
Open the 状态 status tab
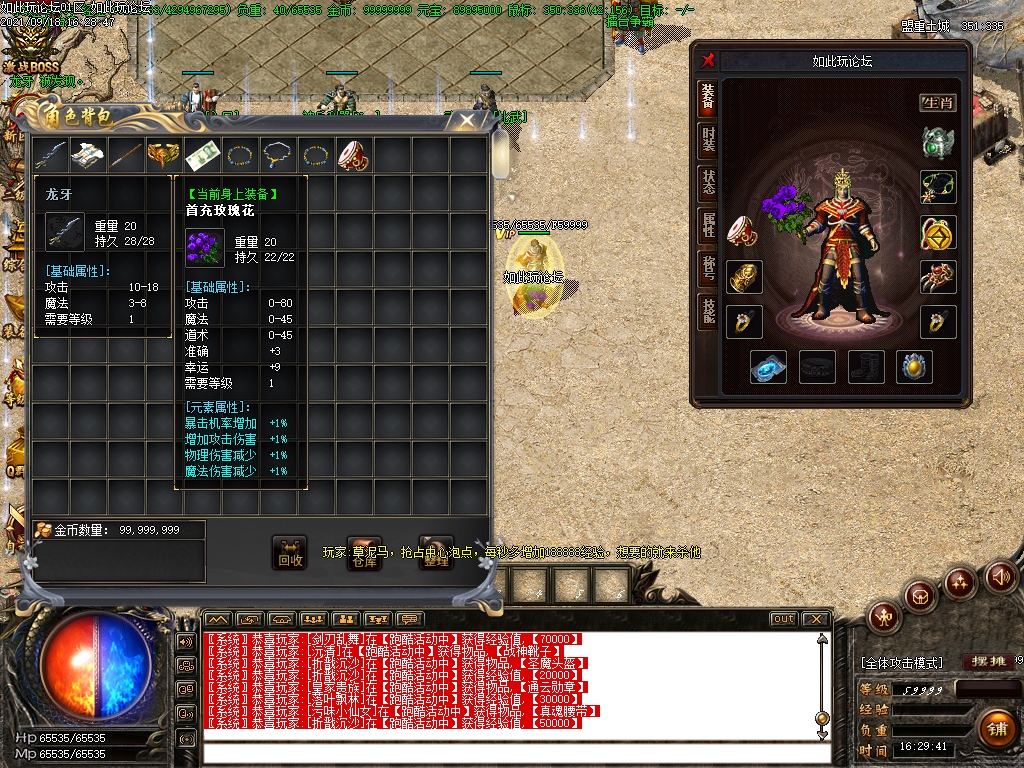coord(708,183)
